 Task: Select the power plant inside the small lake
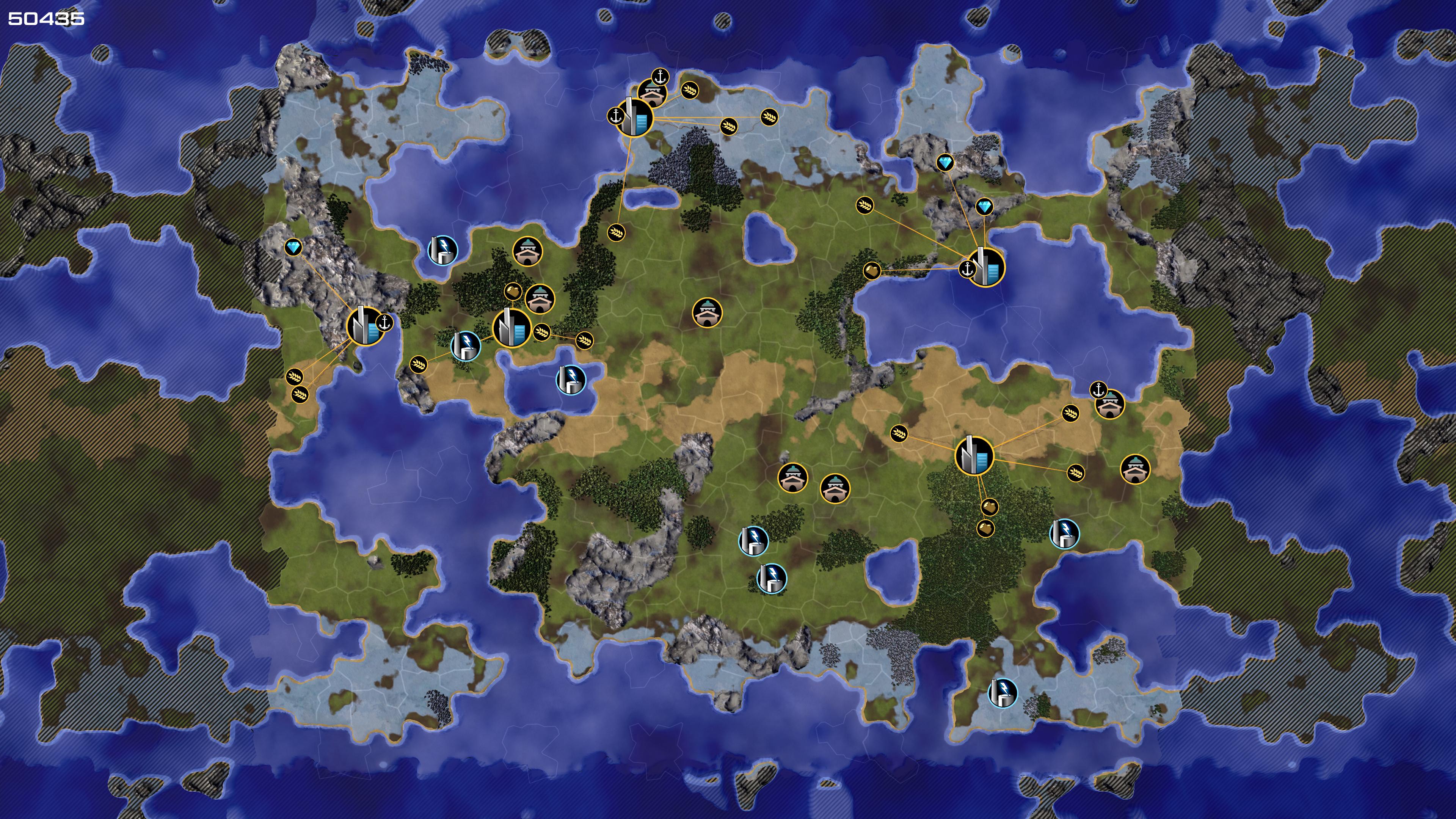[571, 379]
